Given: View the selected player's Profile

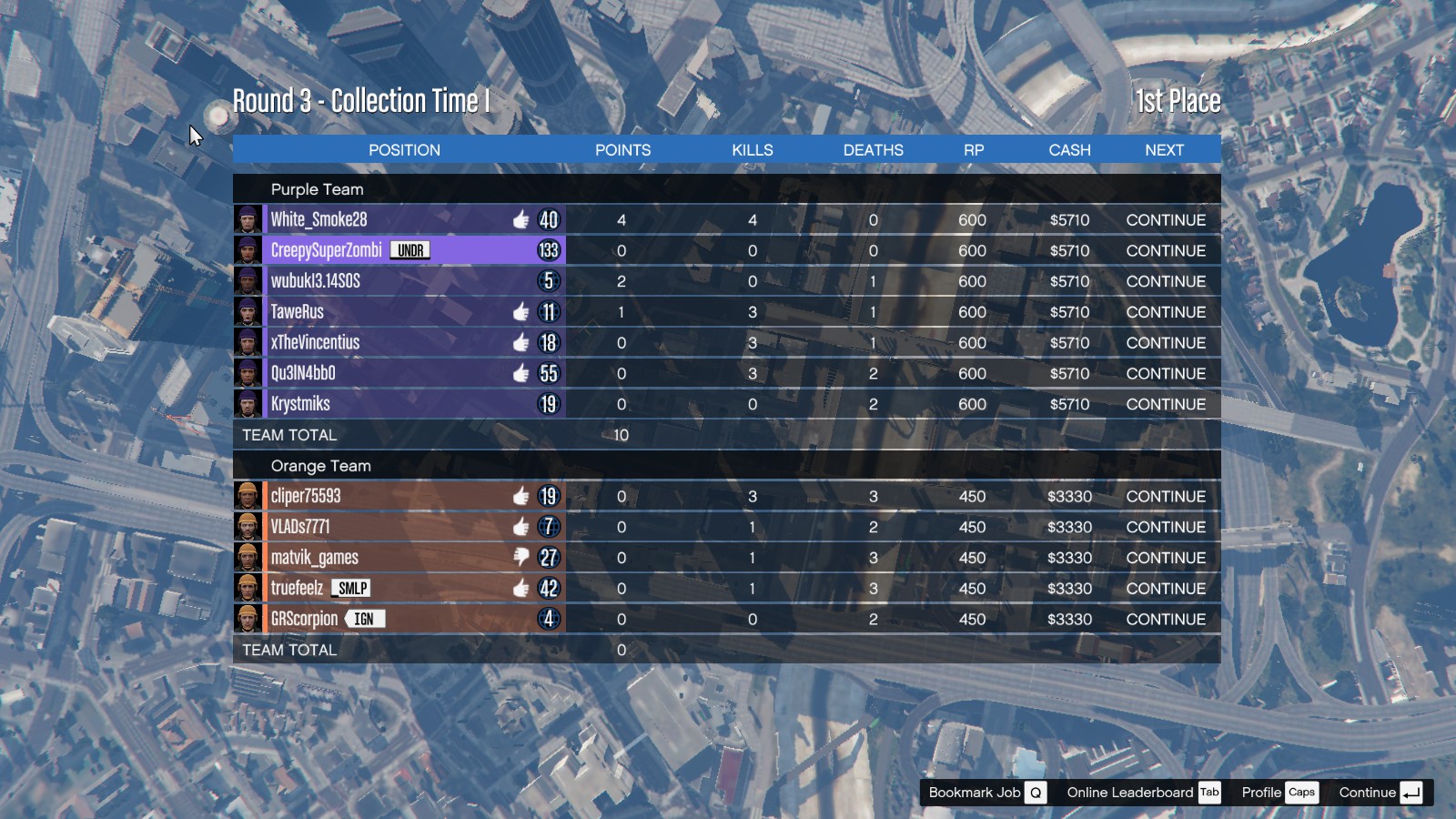Looking at the screenshot, I should point(1278,793).
